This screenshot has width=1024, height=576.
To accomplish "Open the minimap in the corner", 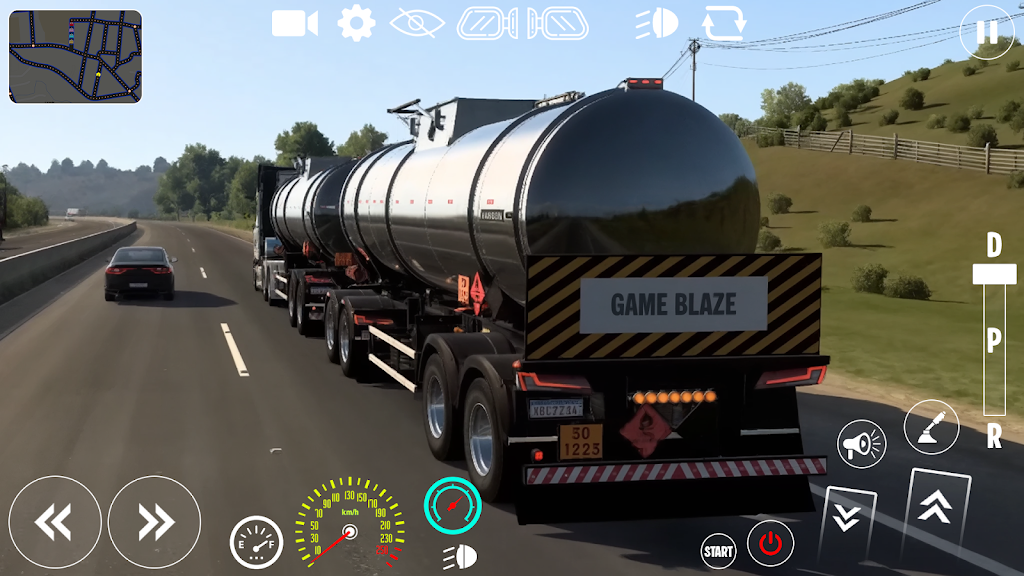I will [75, 56].
